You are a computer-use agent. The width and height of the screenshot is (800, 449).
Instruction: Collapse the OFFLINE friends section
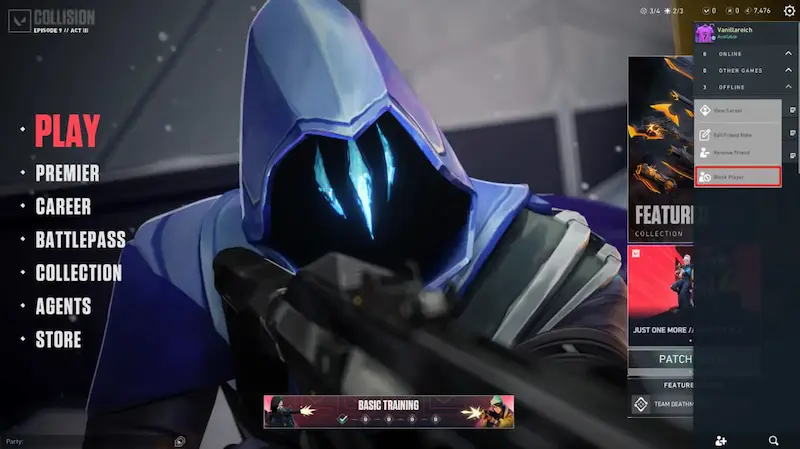click(786, 87)
